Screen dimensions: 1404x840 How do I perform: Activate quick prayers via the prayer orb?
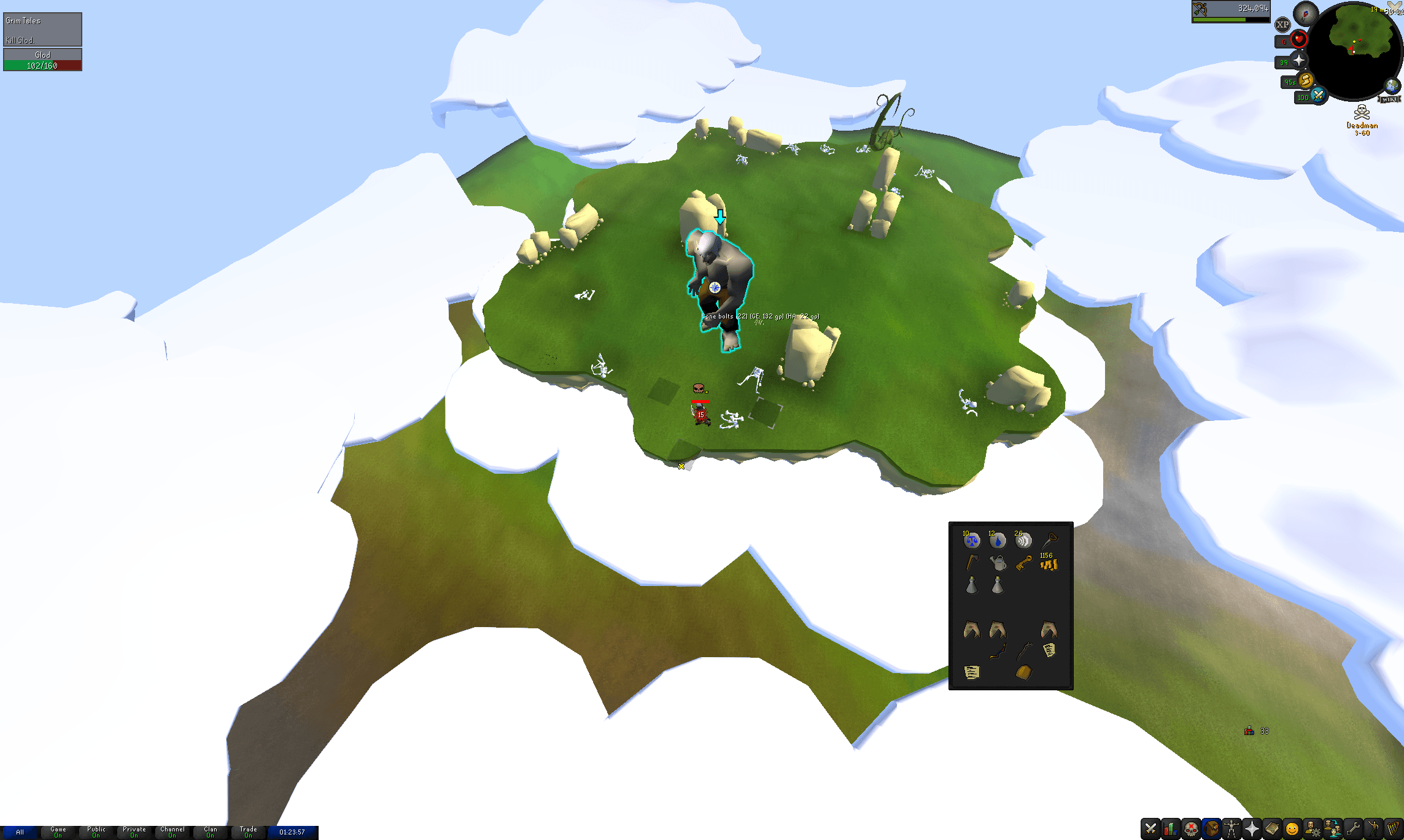[1298, 60]
